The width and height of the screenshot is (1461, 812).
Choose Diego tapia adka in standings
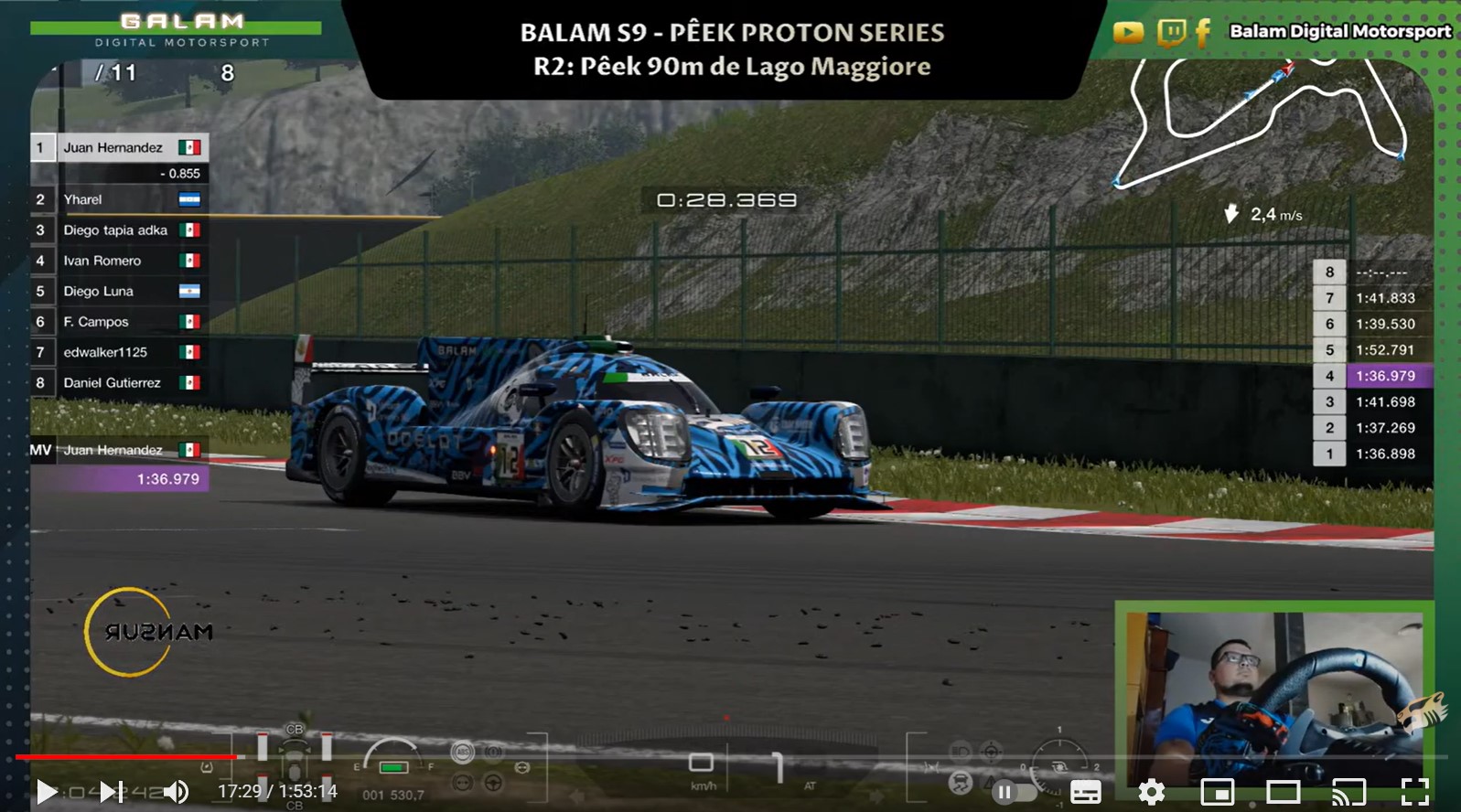119,230
